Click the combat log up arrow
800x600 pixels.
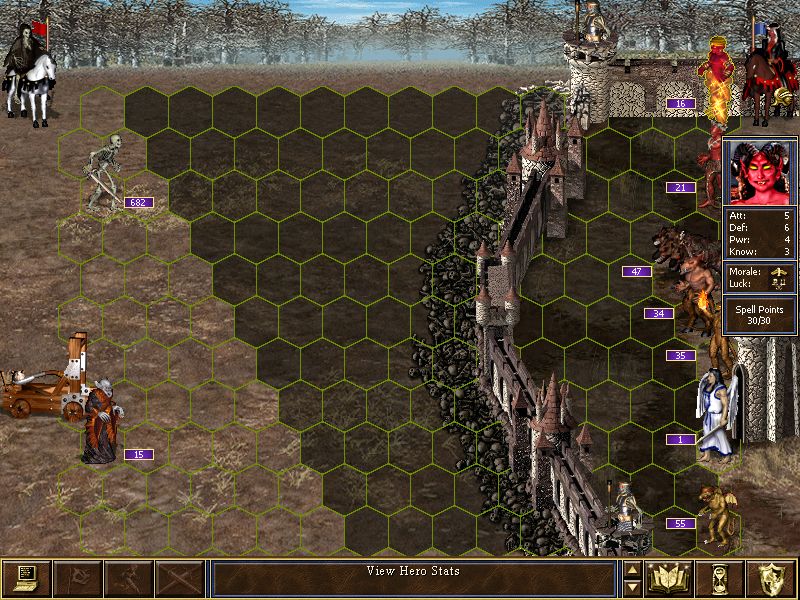(x=632, y=570)
